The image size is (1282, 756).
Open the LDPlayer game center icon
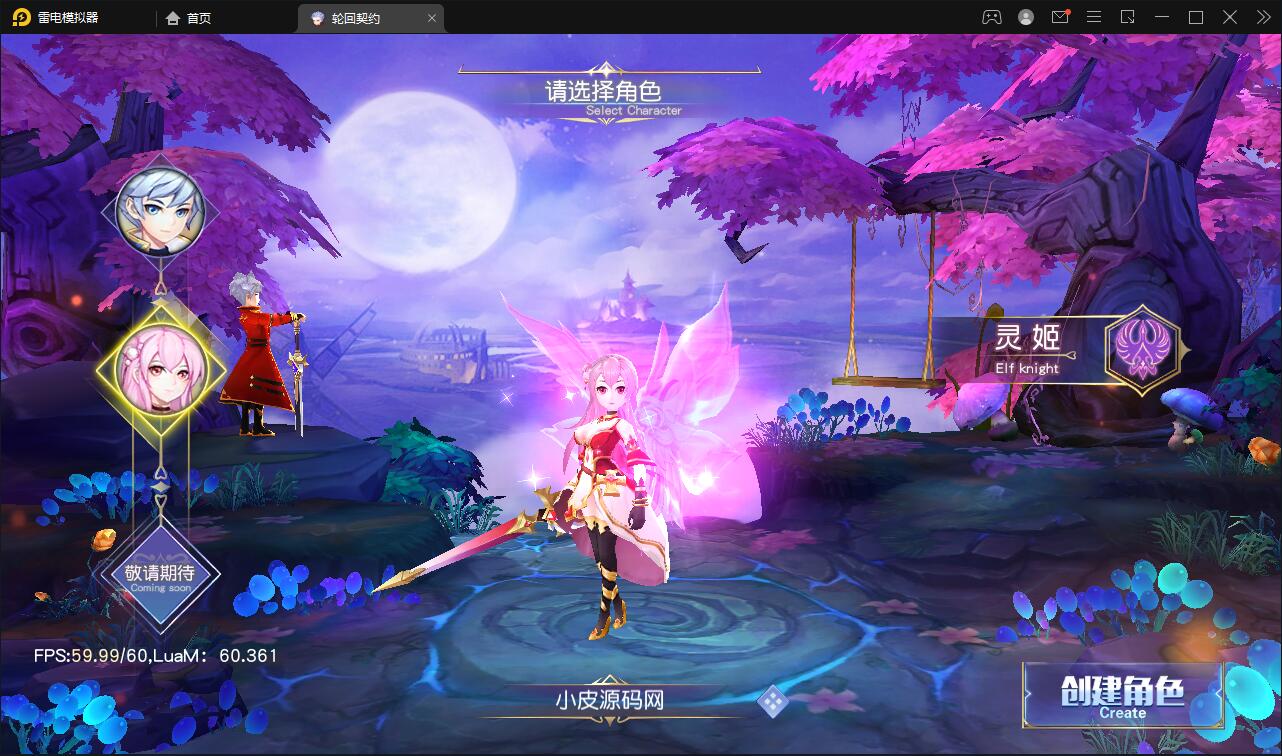992,17
